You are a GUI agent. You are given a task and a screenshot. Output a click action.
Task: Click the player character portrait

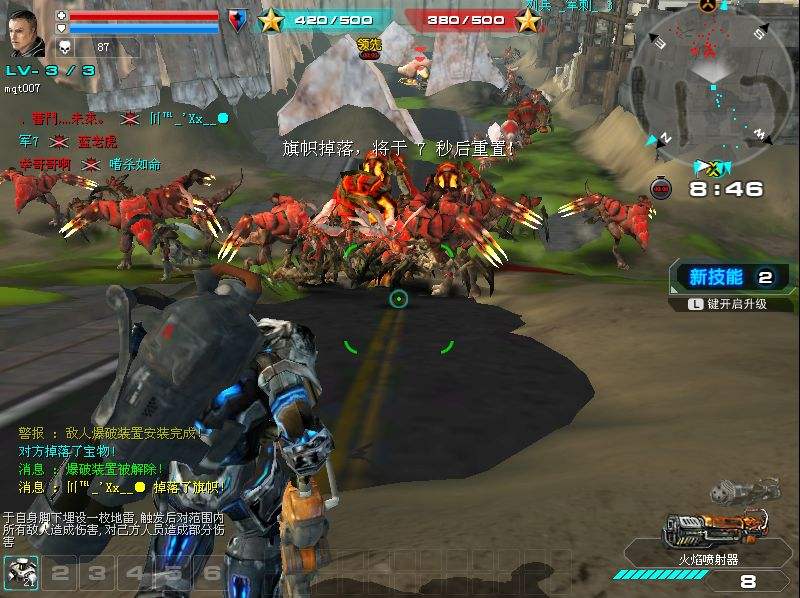point(27,35)
